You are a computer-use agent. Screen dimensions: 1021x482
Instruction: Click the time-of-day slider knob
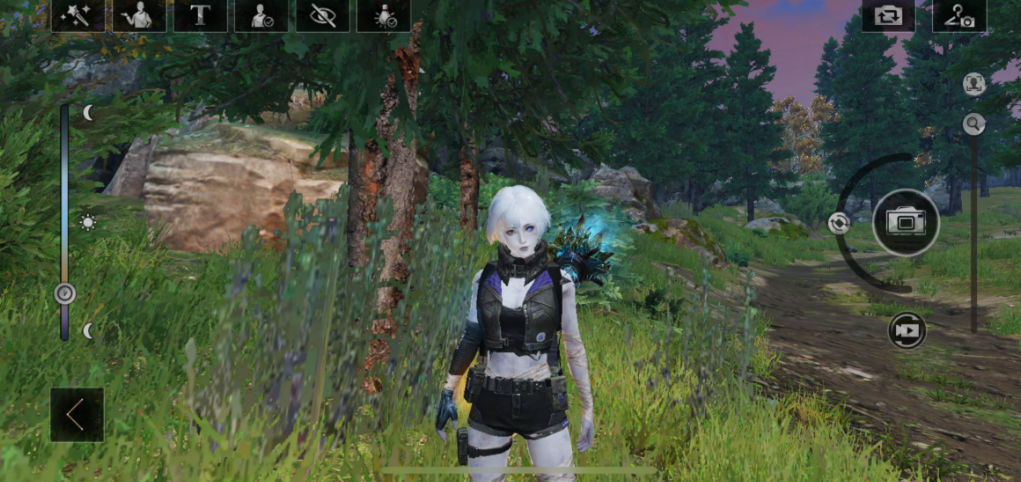[x=65, y=293]
